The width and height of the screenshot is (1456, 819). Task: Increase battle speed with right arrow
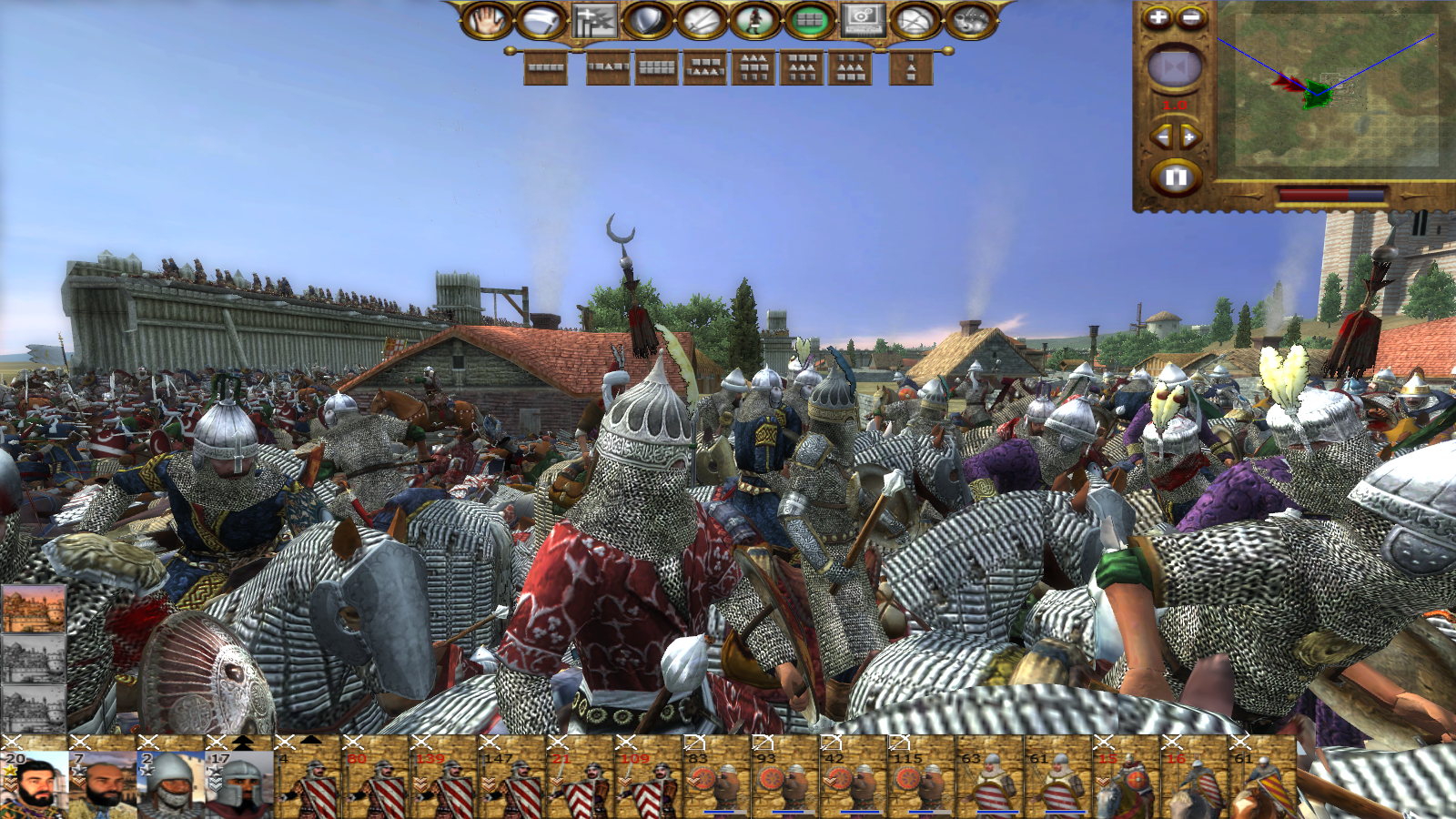(1190, 137)
